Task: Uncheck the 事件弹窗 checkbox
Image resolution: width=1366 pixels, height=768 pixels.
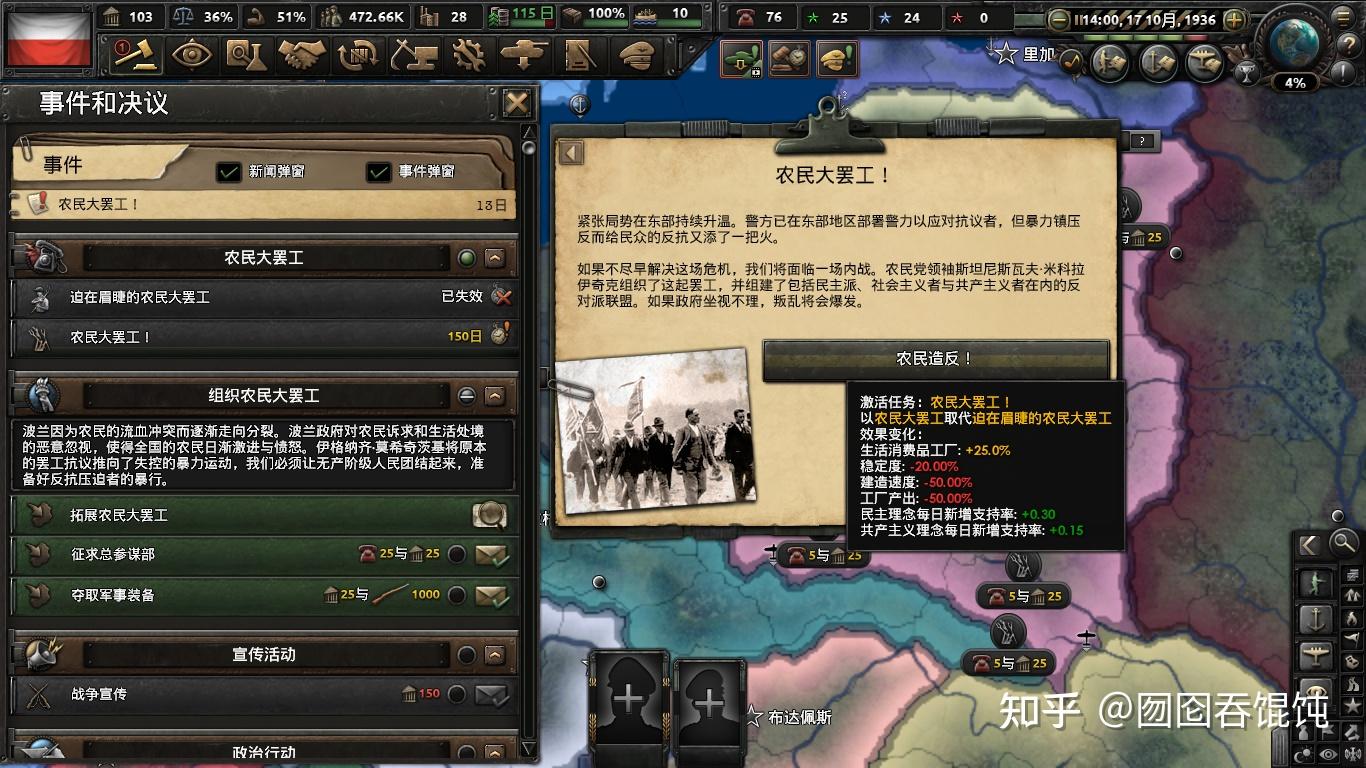Action: pyautogui.click(x=379, y=172)
